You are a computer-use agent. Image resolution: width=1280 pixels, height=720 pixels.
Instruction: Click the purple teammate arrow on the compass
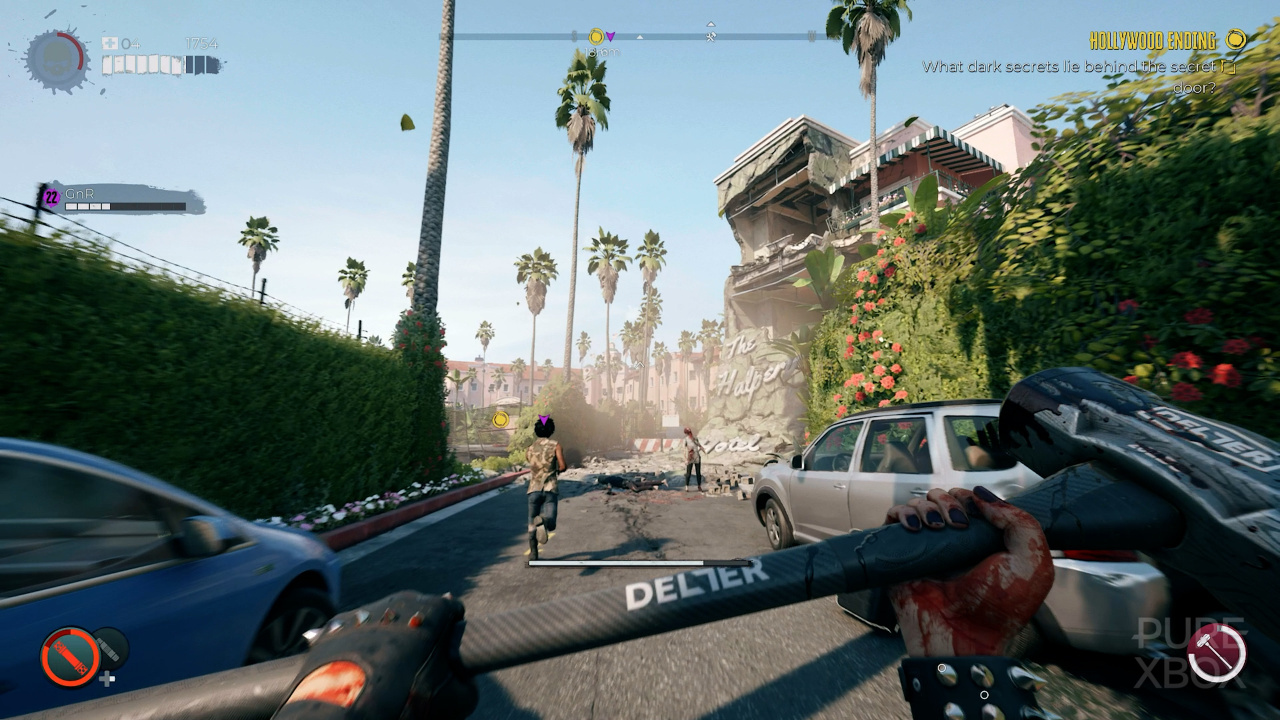[x=610, y=37]
